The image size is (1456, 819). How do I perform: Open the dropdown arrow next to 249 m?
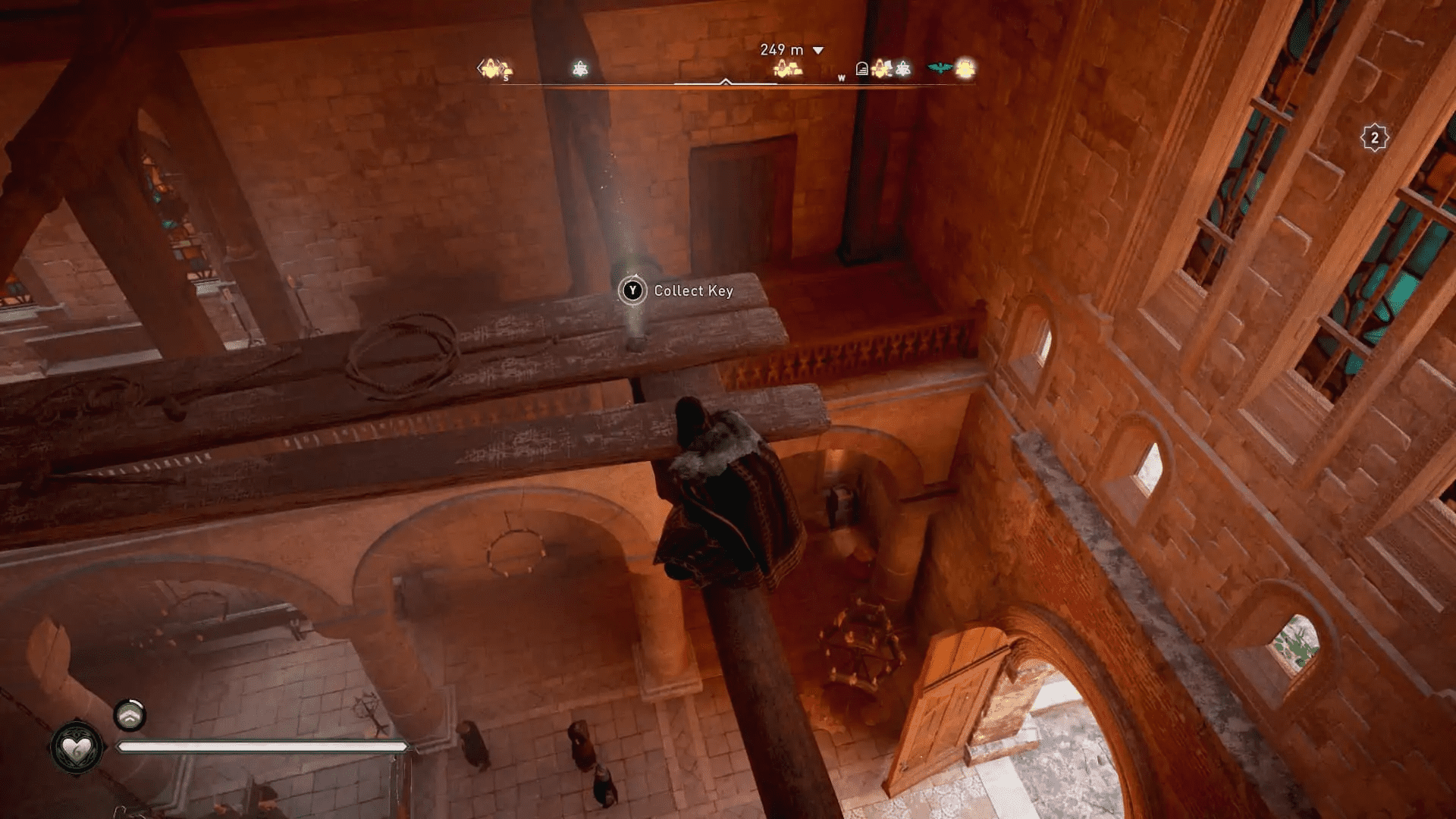point(817,49)
